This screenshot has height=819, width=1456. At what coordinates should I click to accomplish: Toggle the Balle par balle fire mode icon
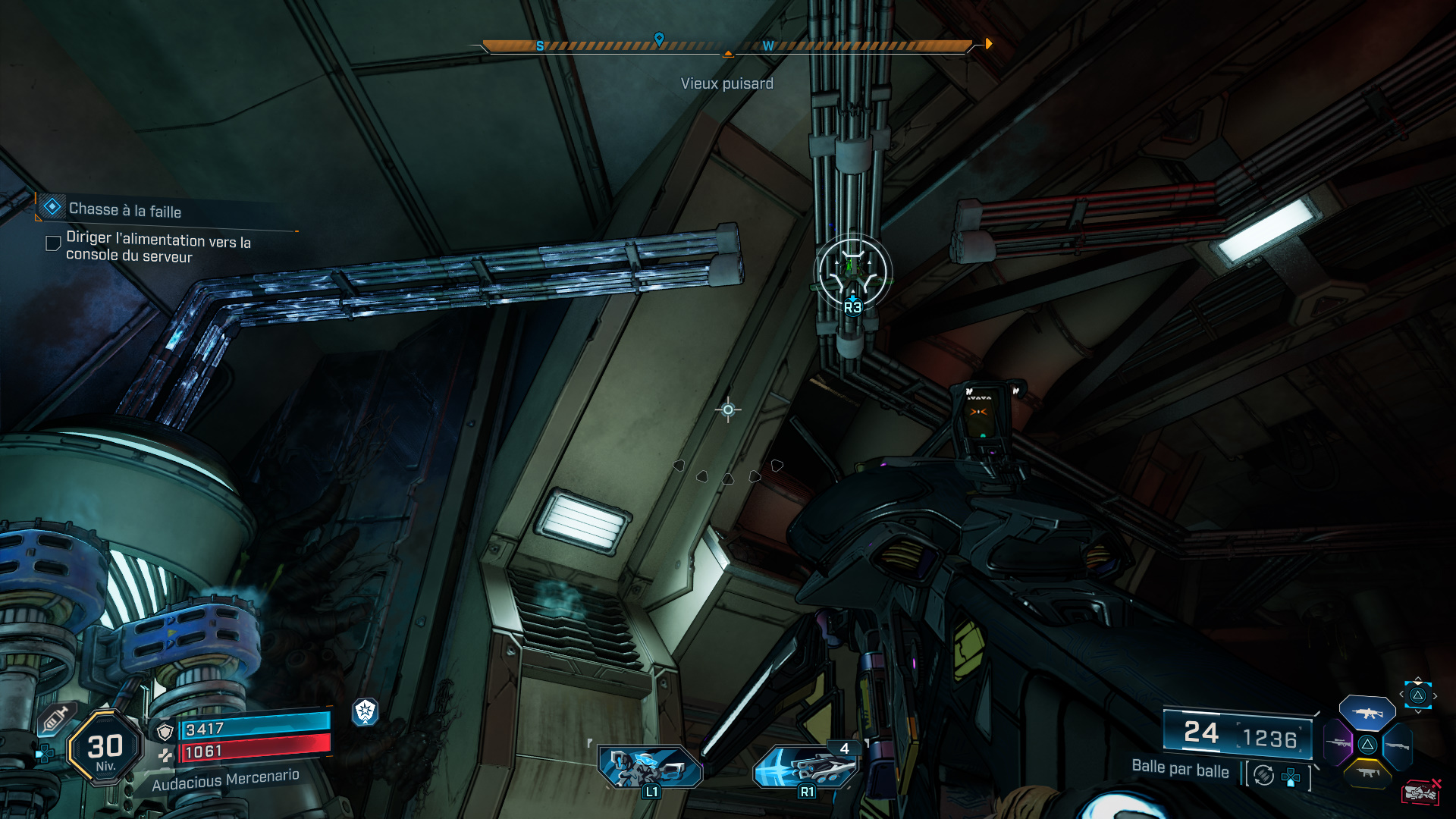click(1263, 775)
